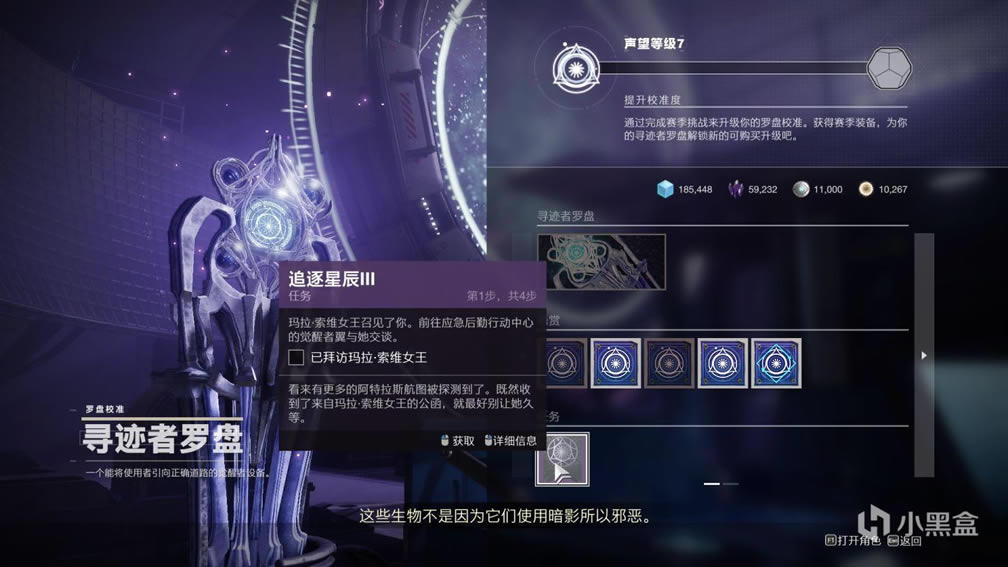Click the right arrow to view next page
Screen dimensions: 1008x567
coord(924,355)
